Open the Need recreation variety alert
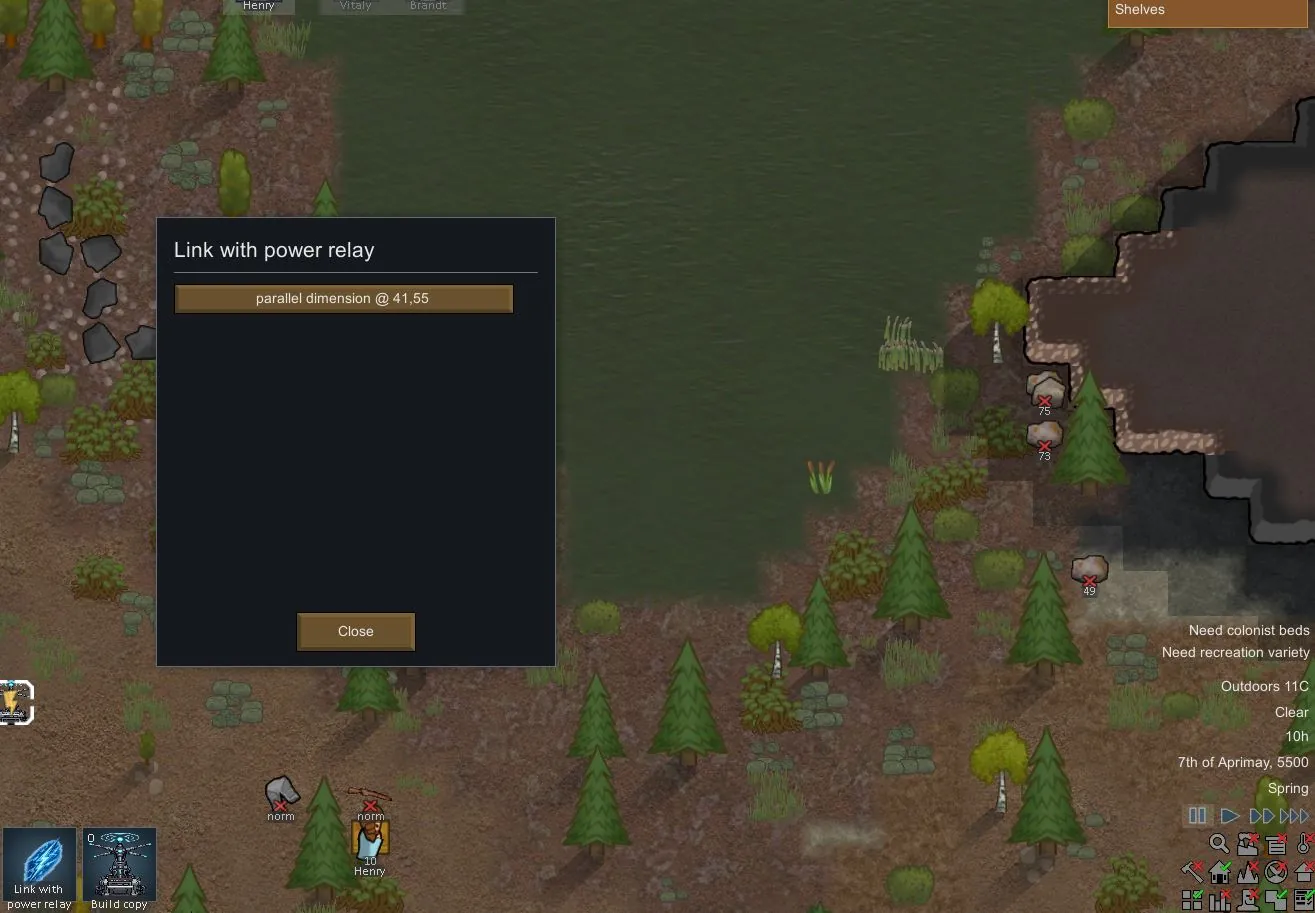This screenshot has height=913, width=1315. pos(1235,653)
